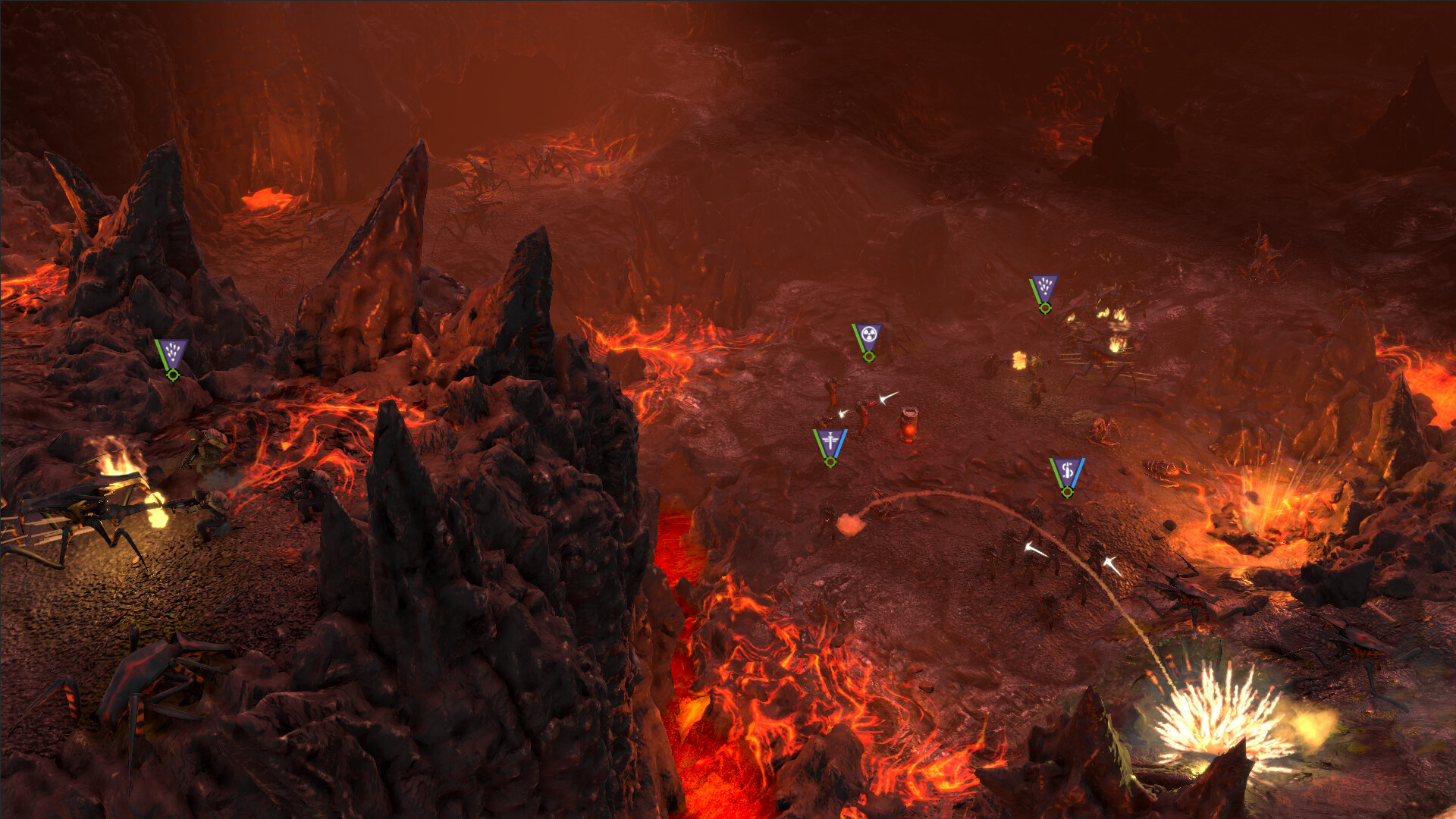Click the green reticle beneath the winged sword banner
The height and width of the screenshot is (819, 1456).
coord(830,463)
